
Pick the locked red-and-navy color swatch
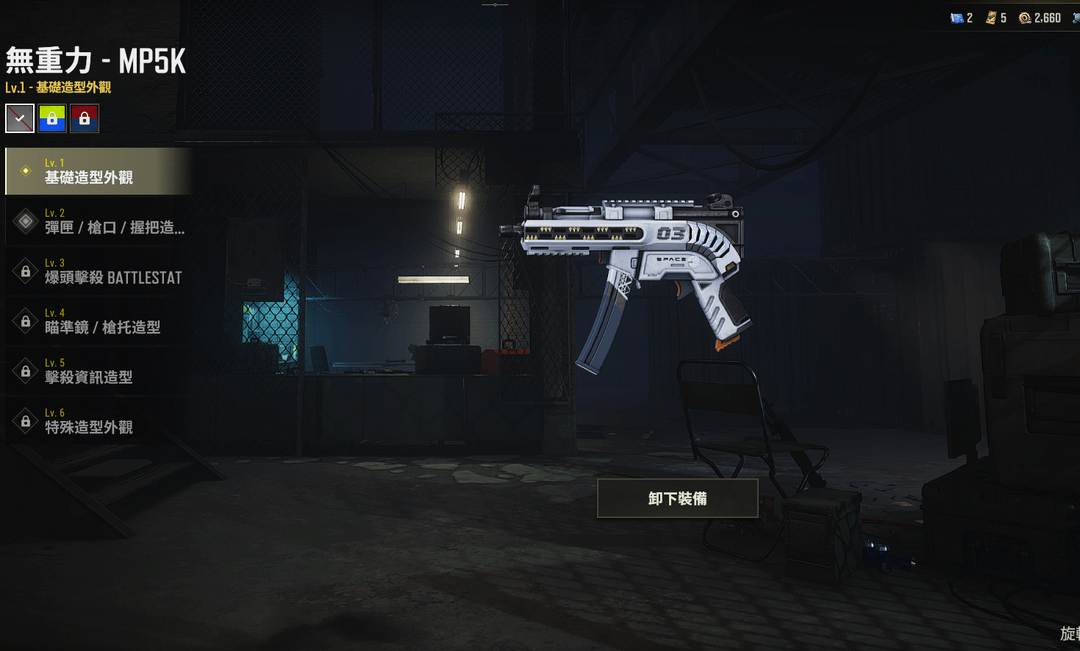[84, 118]
